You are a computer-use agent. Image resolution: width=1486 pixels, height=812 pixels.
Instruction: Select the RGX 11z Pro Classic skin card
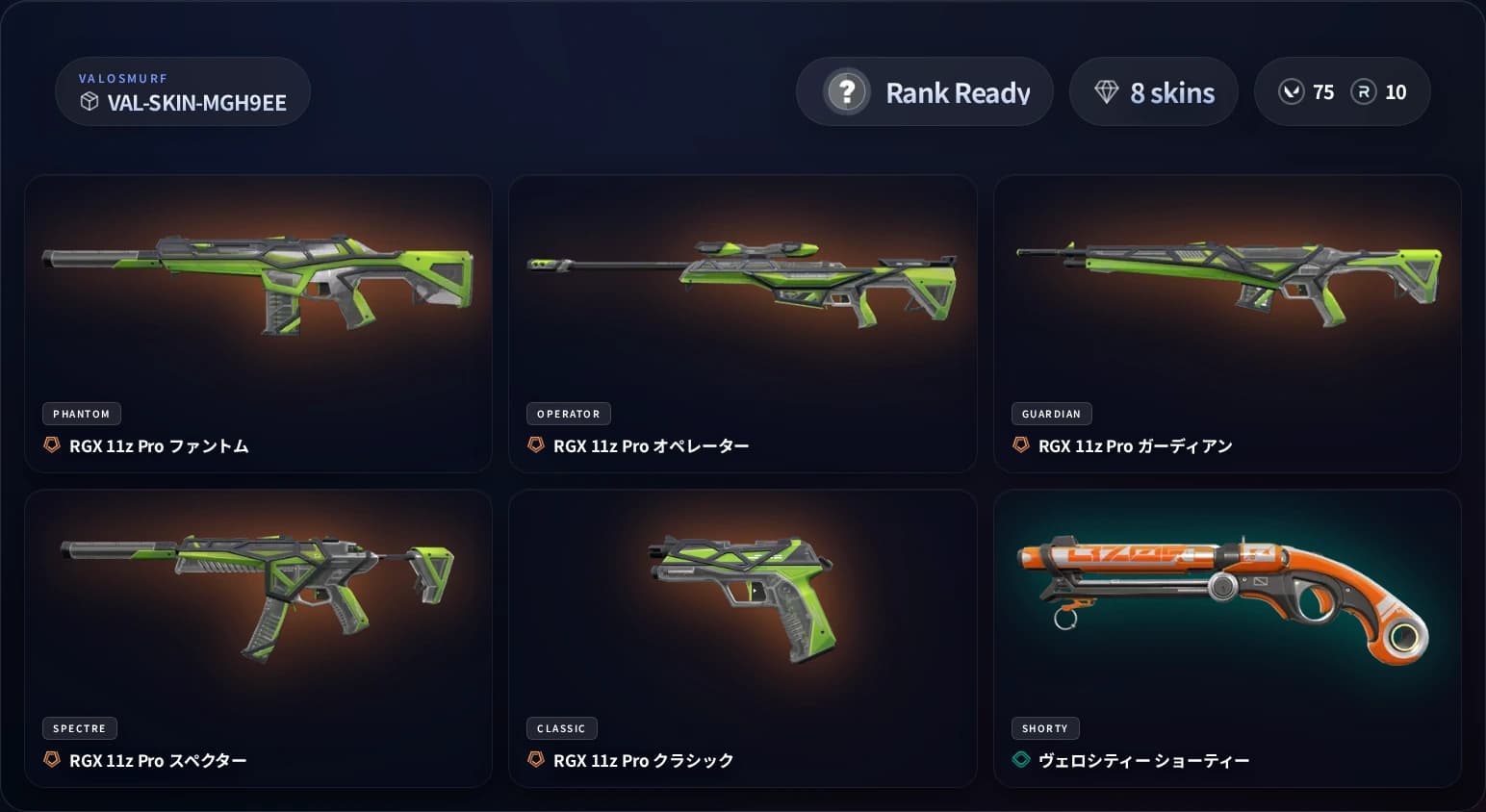click(742, 638)
